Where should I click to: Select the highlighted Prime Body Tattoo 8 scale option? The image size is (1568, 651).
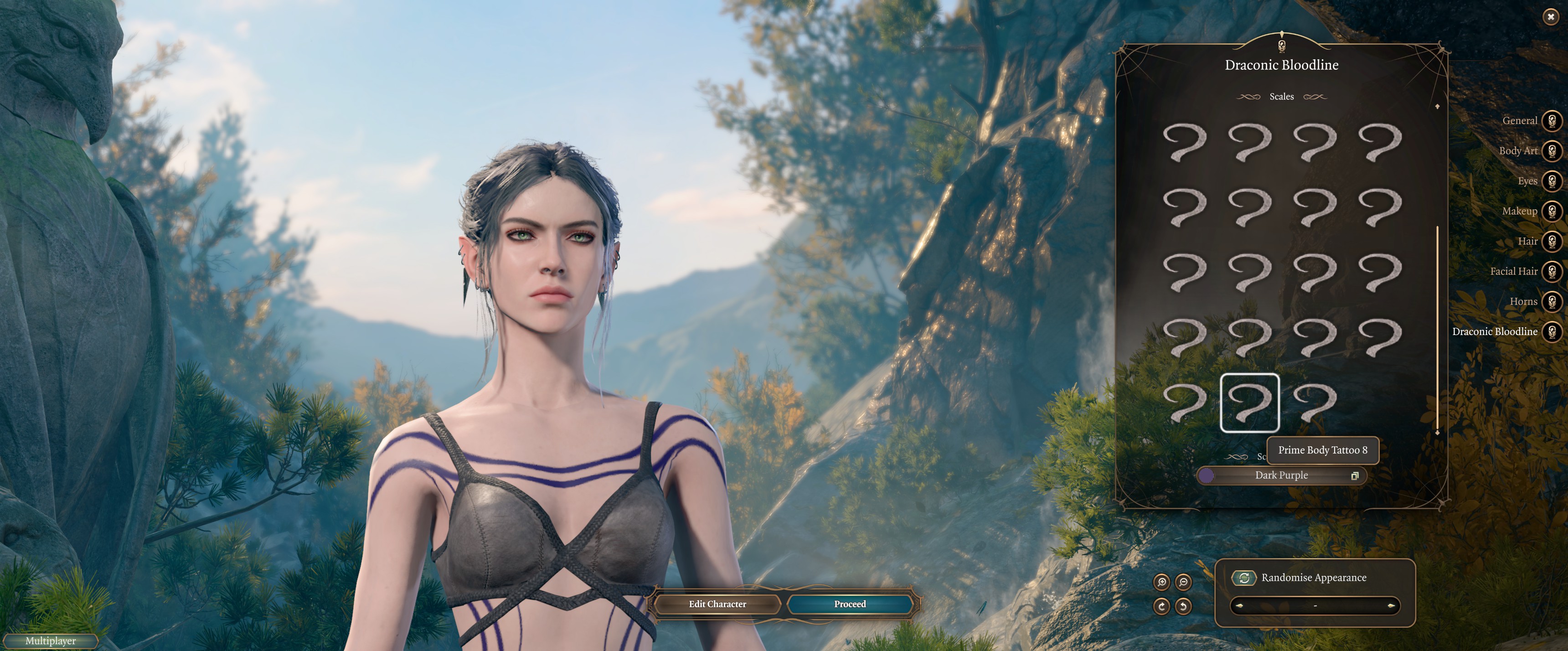(1250, 403)
